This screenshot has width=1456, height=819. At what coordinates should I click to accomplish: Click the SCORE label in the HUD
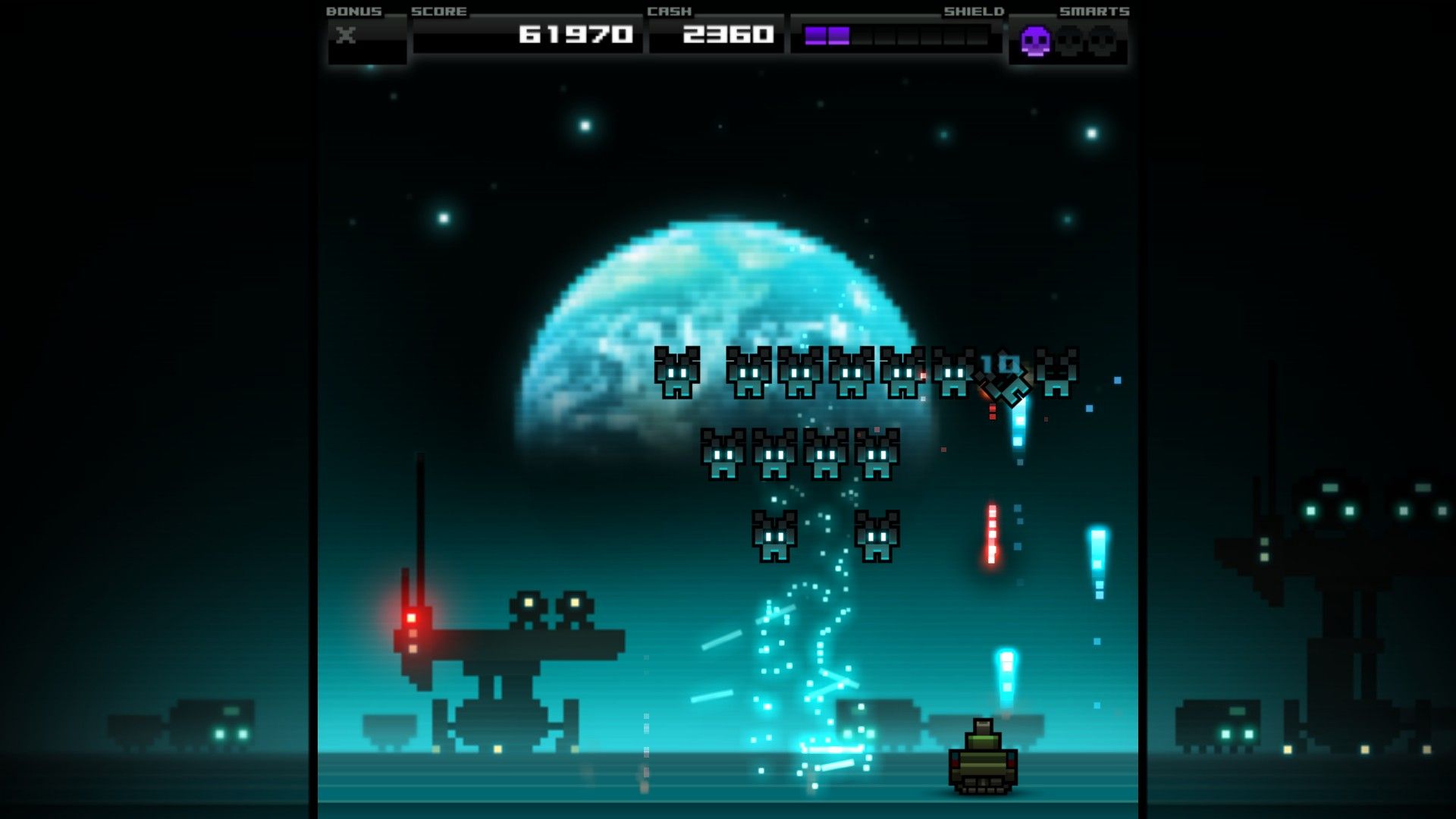click(x=438, y=11)
